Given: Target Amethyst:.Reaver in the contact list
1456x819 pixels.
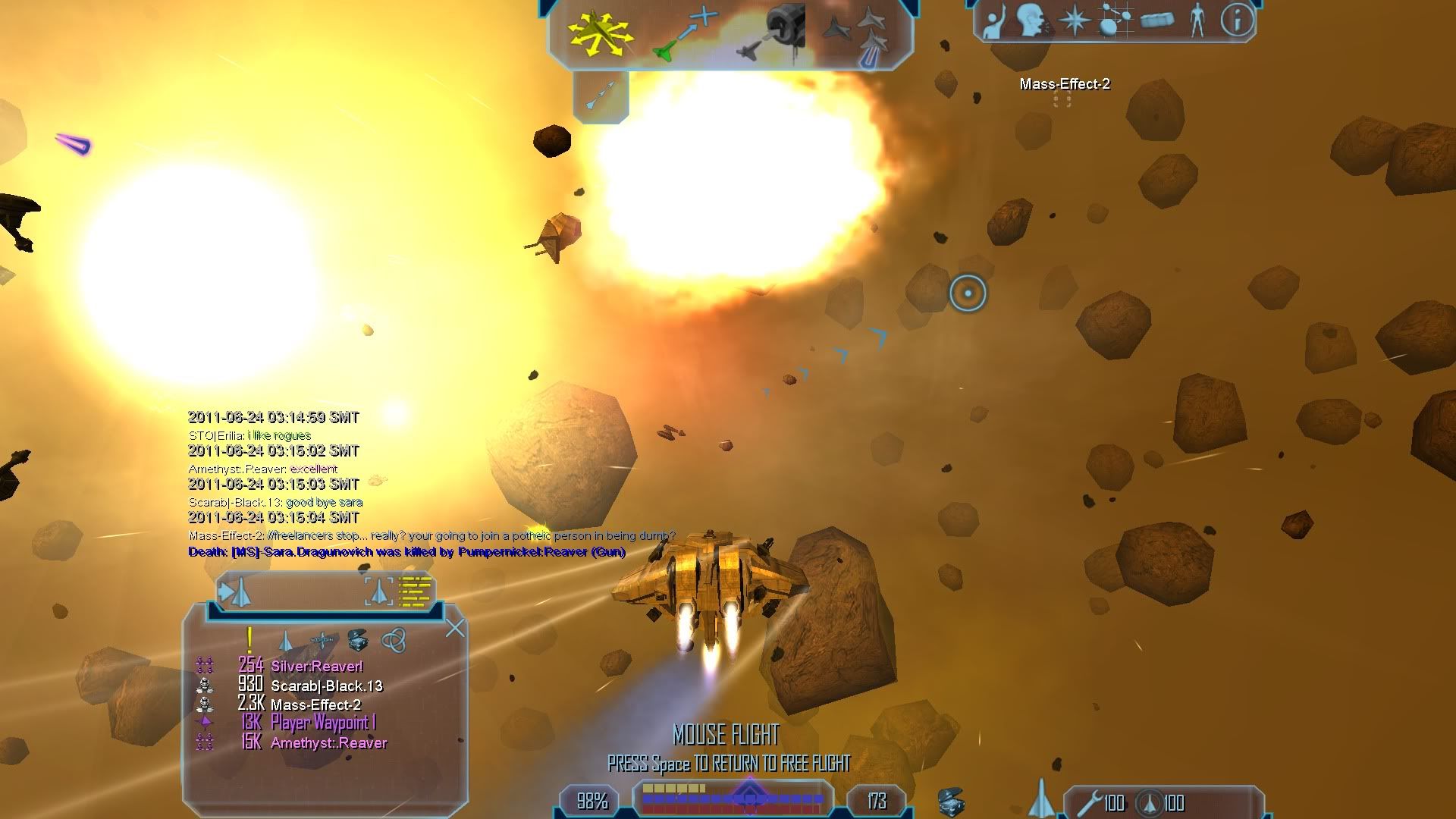Looking at the screenshot, I should click(328, 743).
